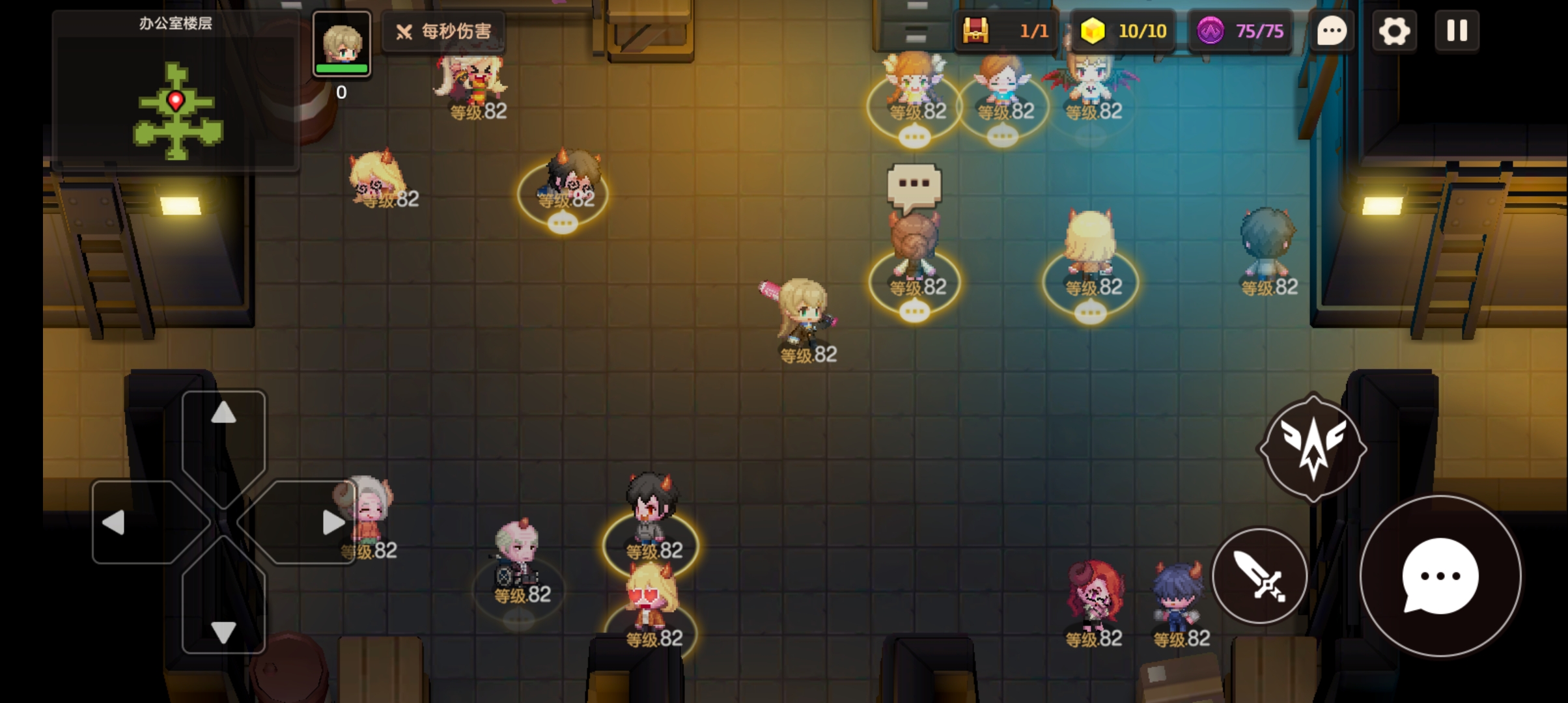
Task: Trigger the winged weapon skill button
Action: pyautogui.click(x=1313, y=448)
